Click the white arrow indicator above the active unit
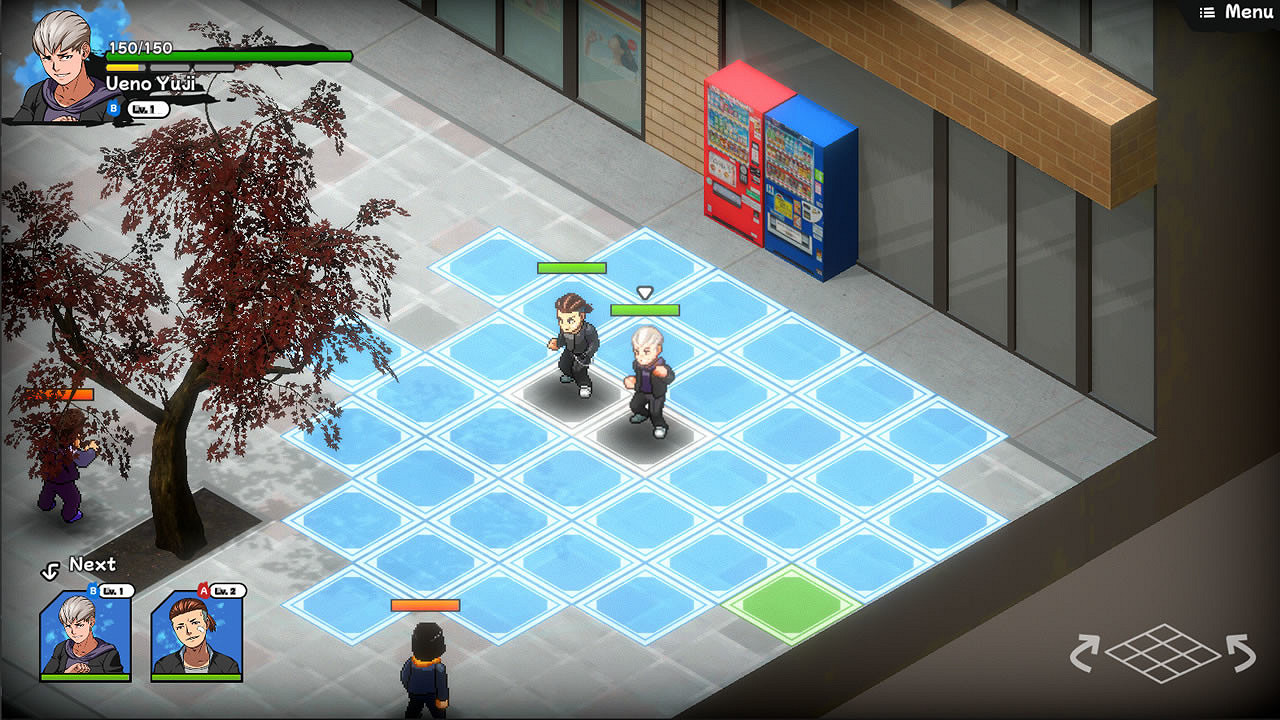The width and height of the screenshot is (1280, 720). pyautogui.click(x=646, y=290)
